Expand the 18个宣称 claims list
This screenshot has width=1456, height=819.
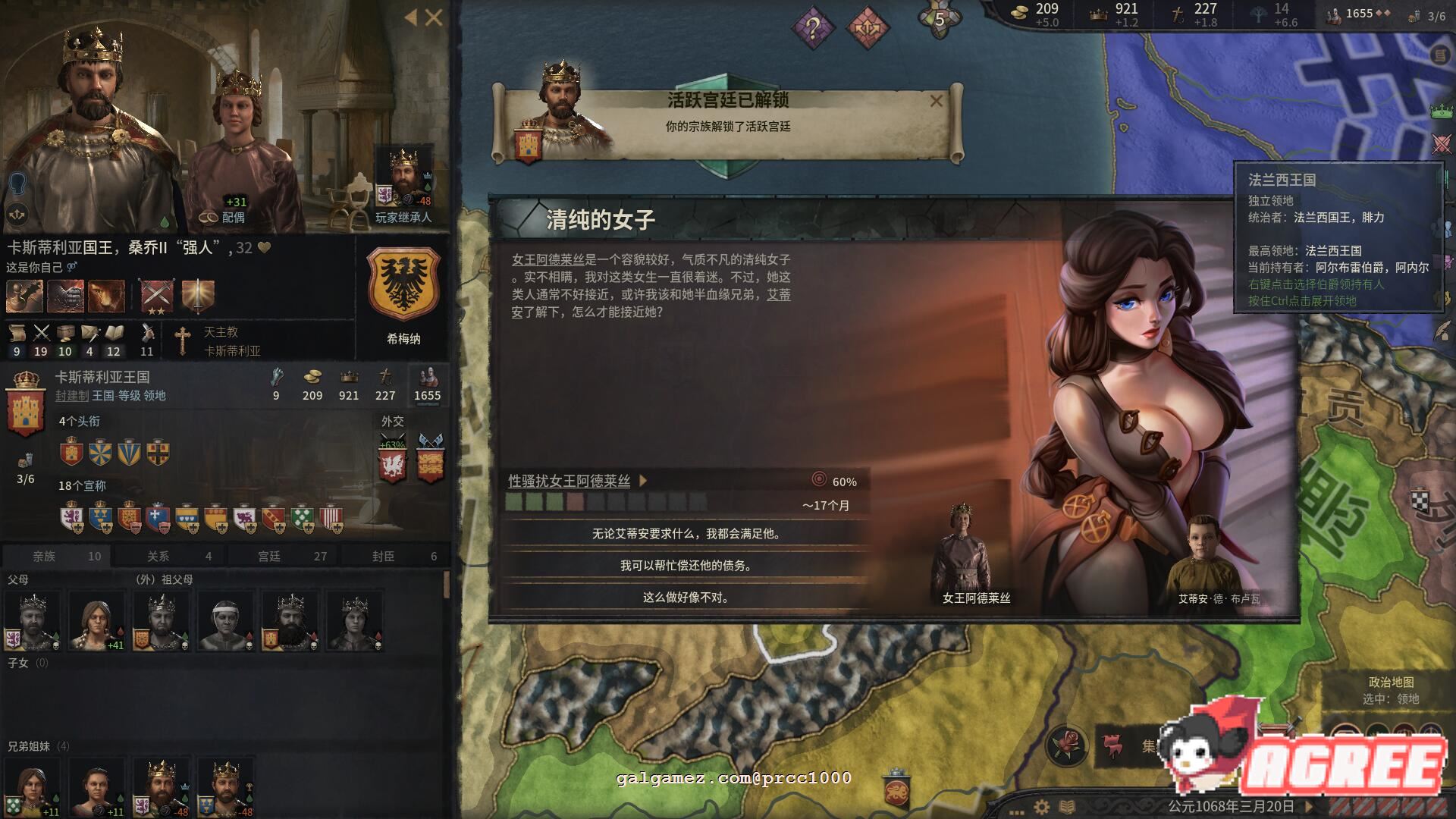tap(83, 486)
